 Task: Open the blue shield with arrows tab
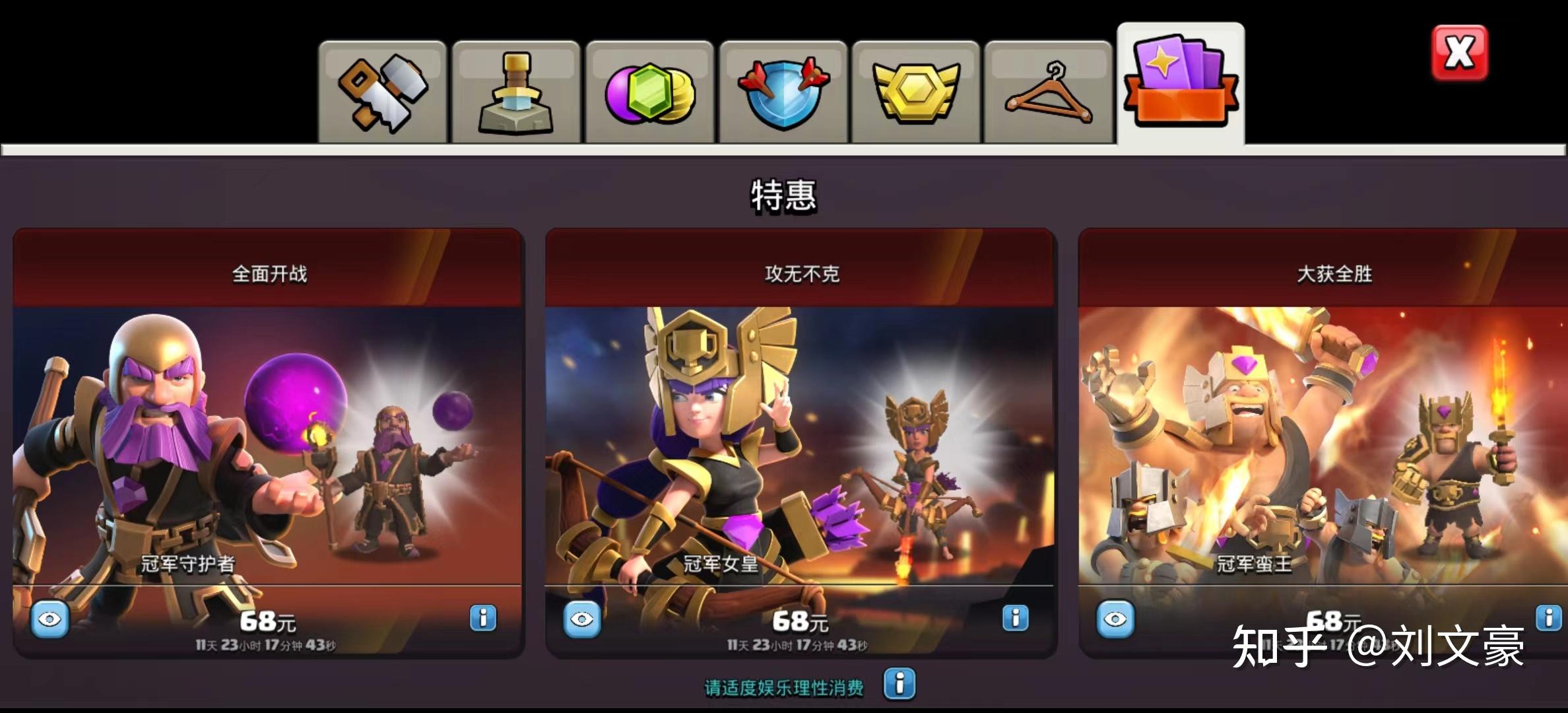pos(783,92)
